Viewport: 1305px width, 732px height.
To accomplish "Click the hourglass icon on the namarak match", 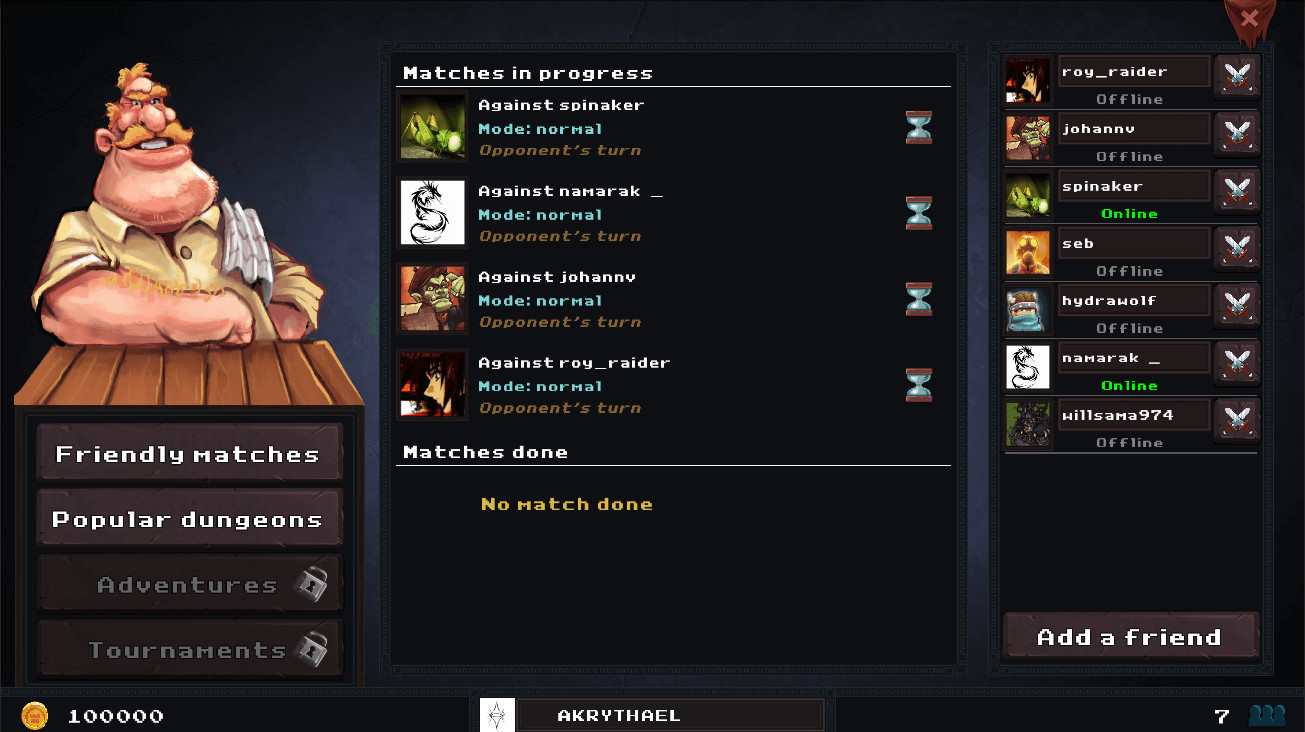I will pyautogui.click(x=918, y=213).
